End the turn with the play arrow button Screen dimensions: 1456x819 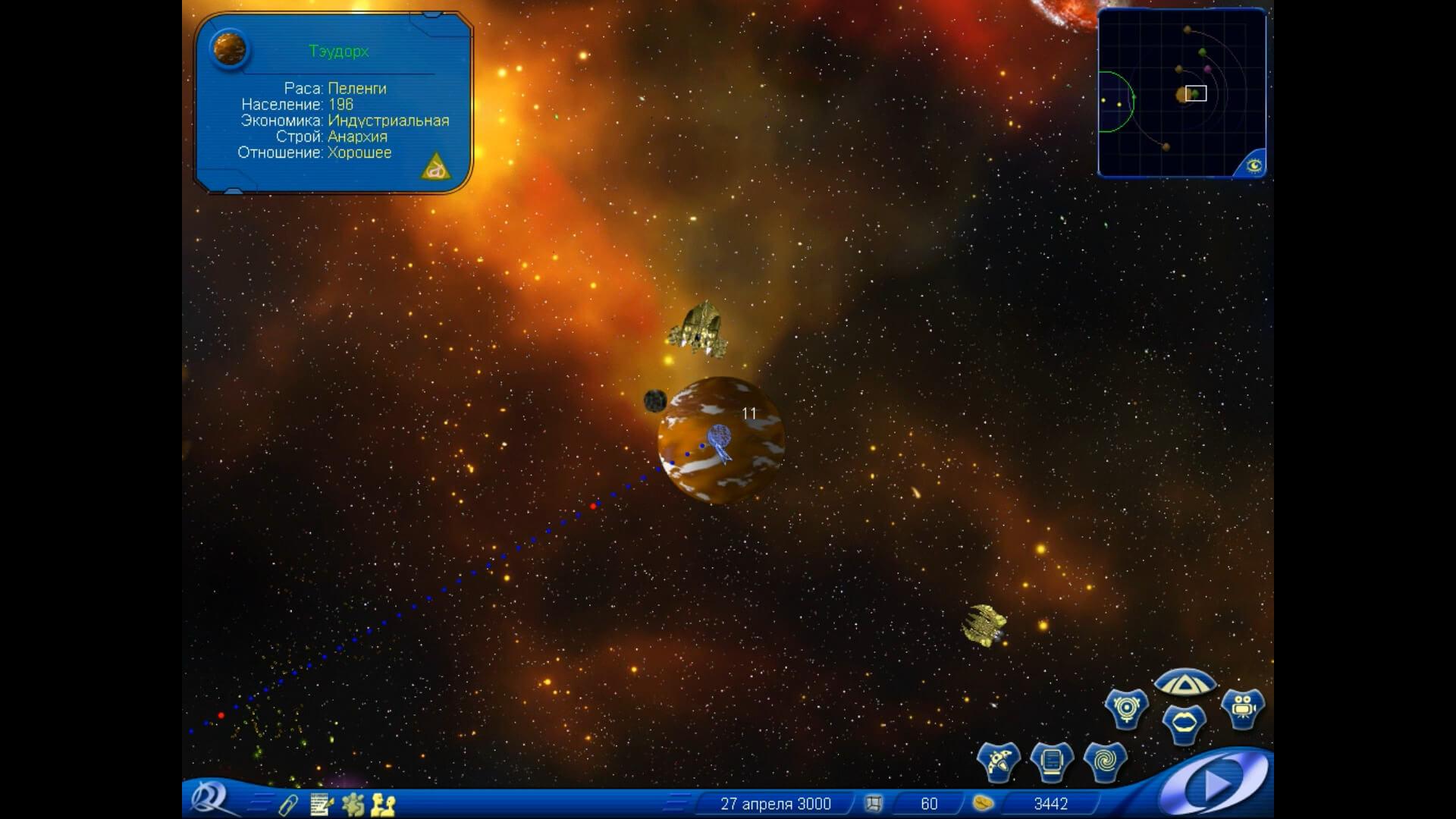[x=1216, y=783]
